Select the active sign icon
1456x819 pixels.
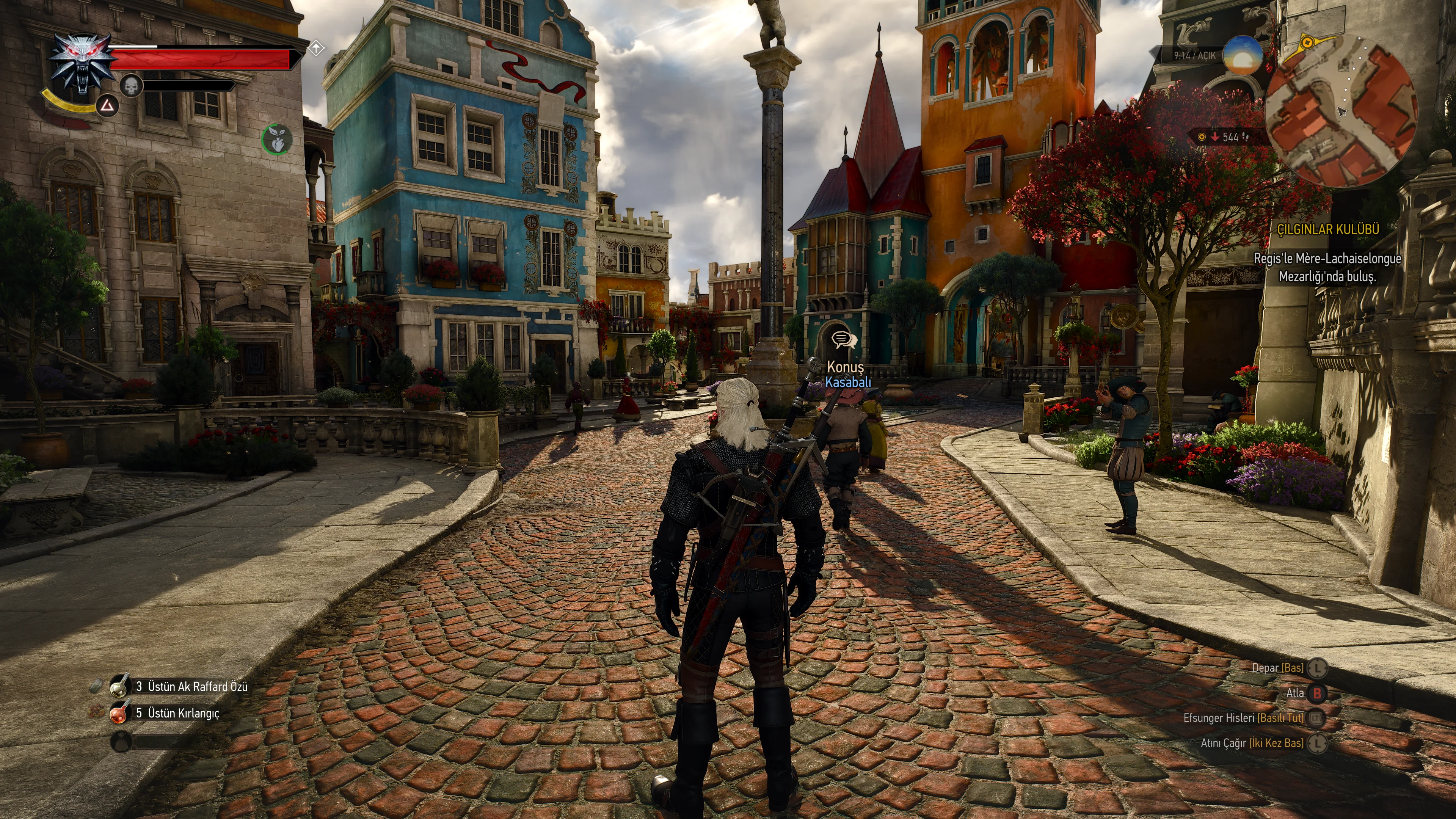tap(107, 105)
